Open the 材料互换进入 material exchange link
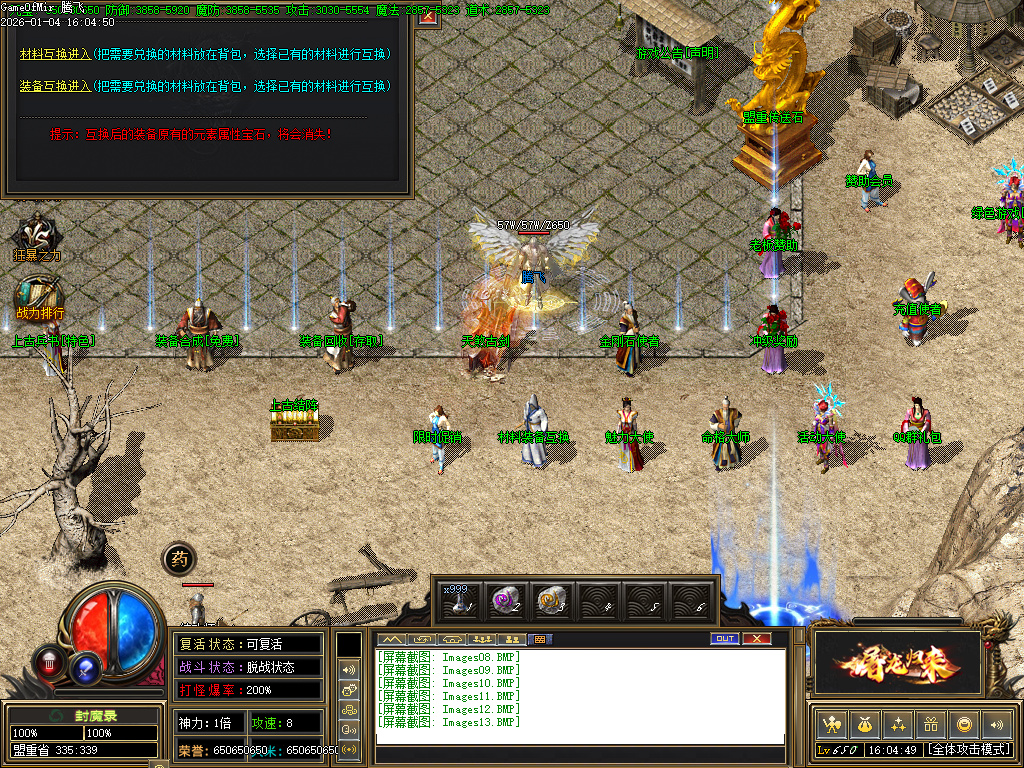The height and width of the screenshot is (768, 1024). coord(56,53)
